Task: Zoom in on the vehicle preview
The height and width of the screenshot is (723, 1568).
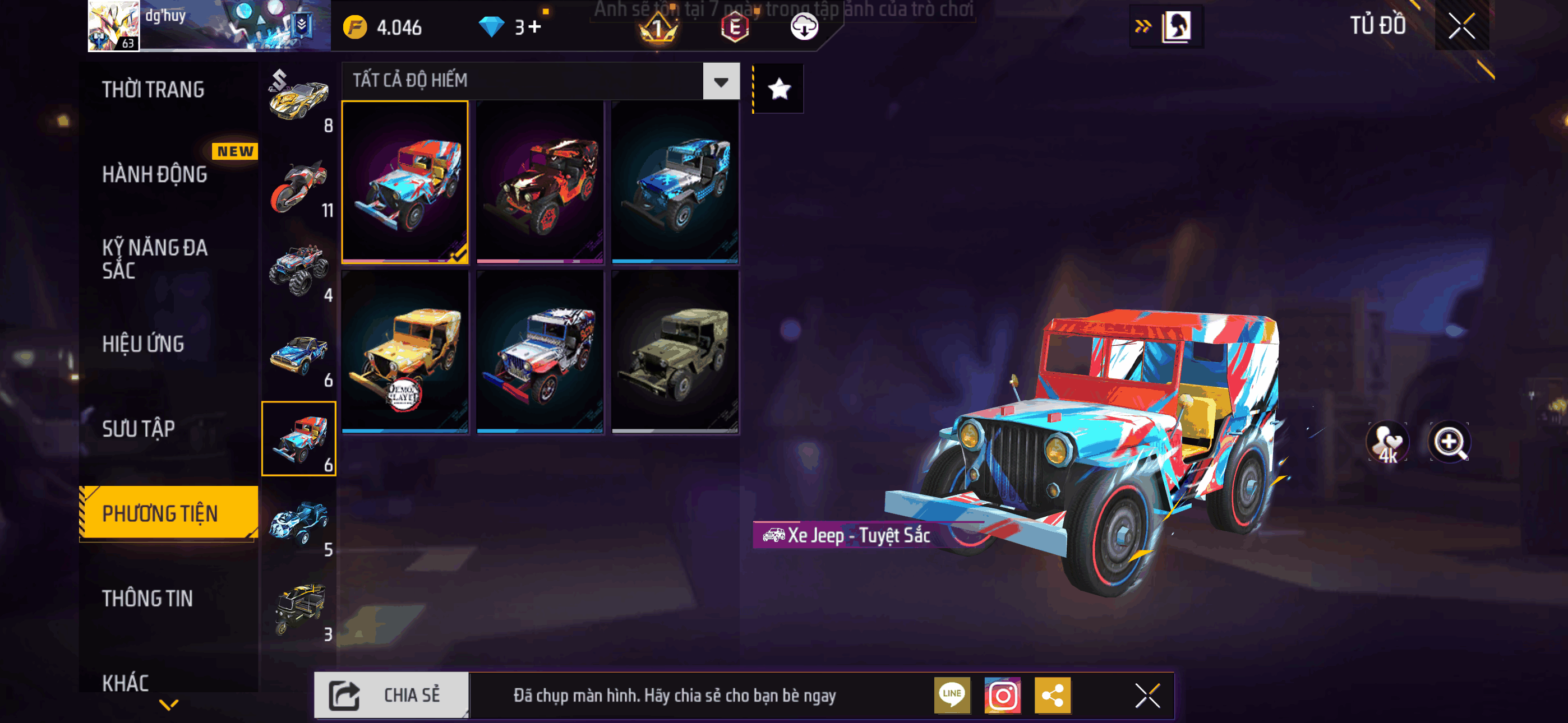Action: [1449, 441]
